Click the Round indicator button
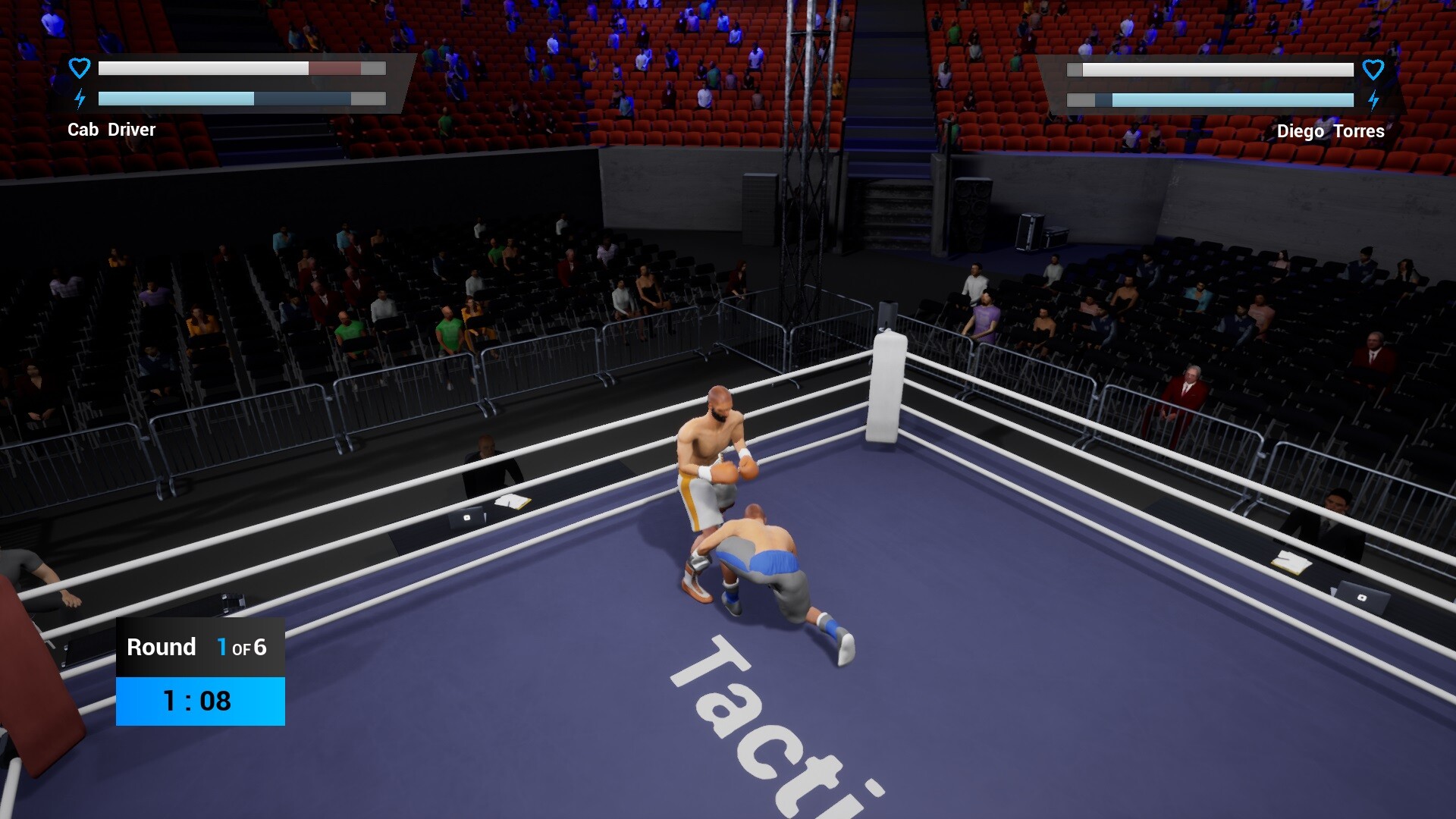This screenshot has height=819, width=1456. (x=161, y=648)
